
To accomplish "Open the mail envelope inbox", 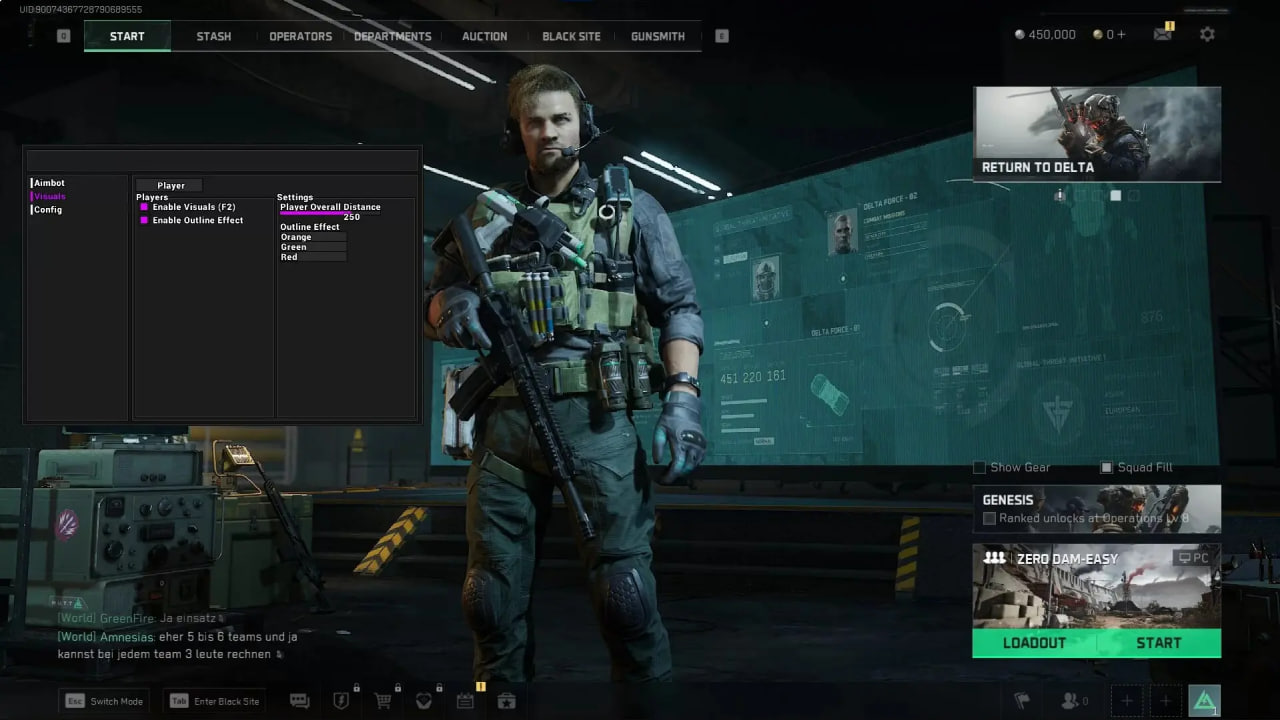I will [1162, 34].
